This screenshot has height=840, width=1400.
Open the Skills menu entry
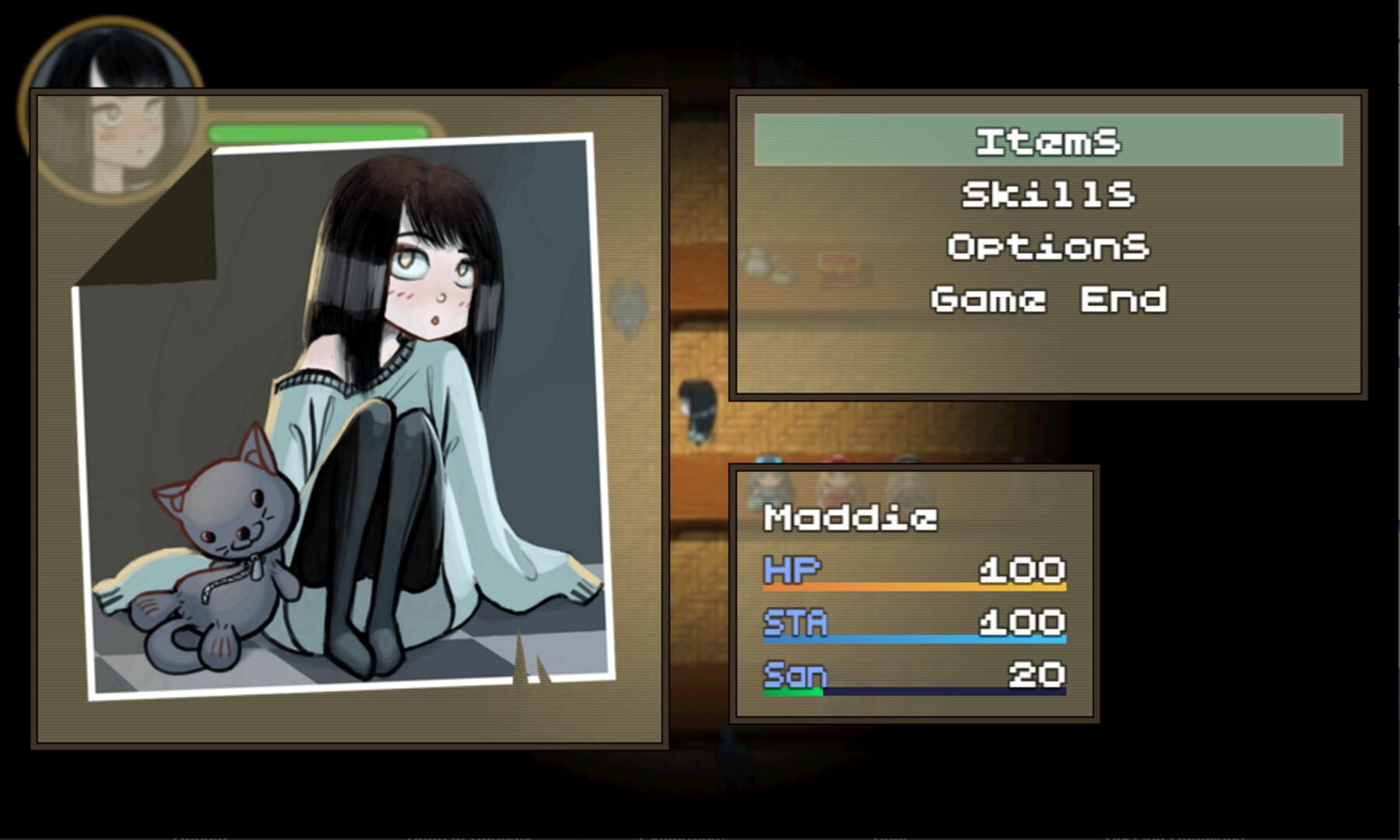1048,195
